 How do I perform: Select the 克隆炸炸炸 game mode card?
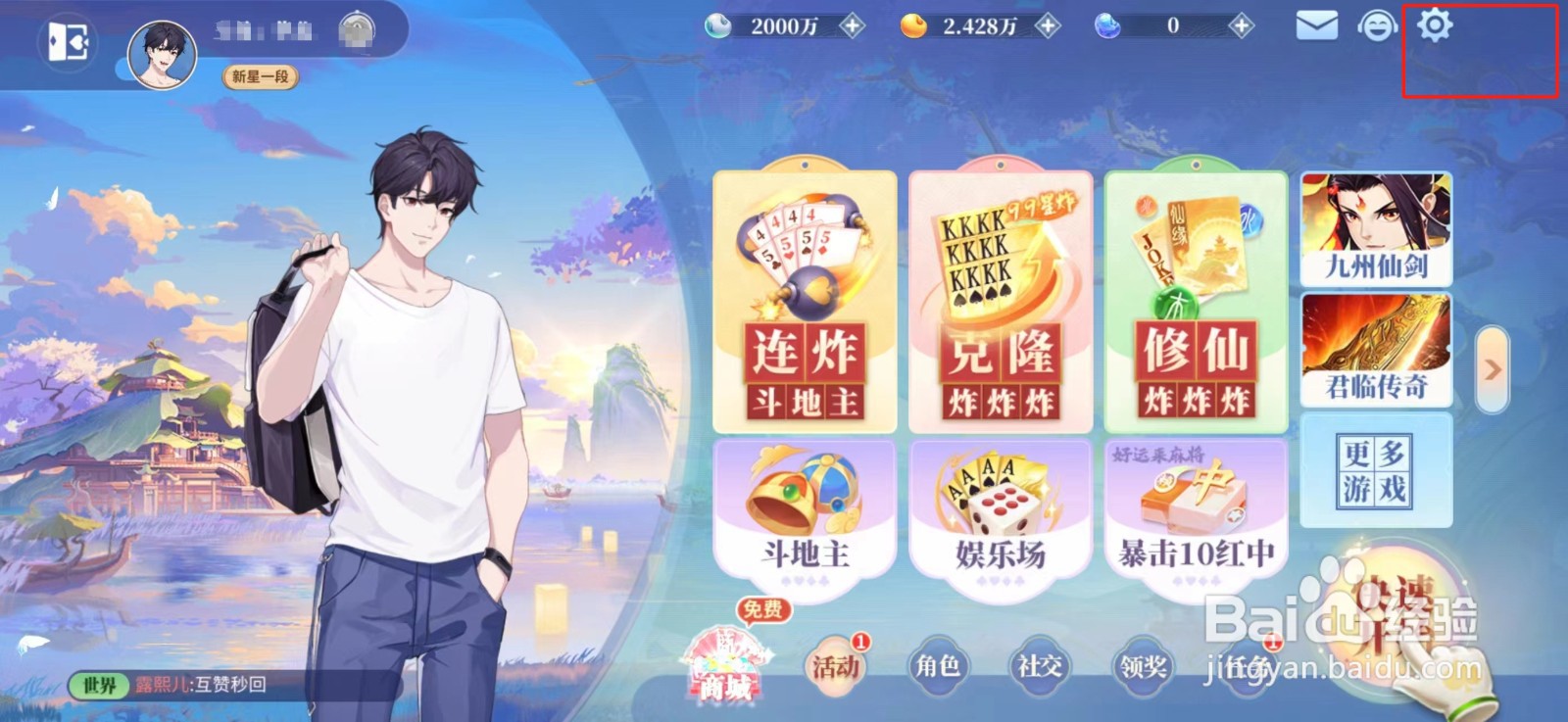(x=1001, y=299)
